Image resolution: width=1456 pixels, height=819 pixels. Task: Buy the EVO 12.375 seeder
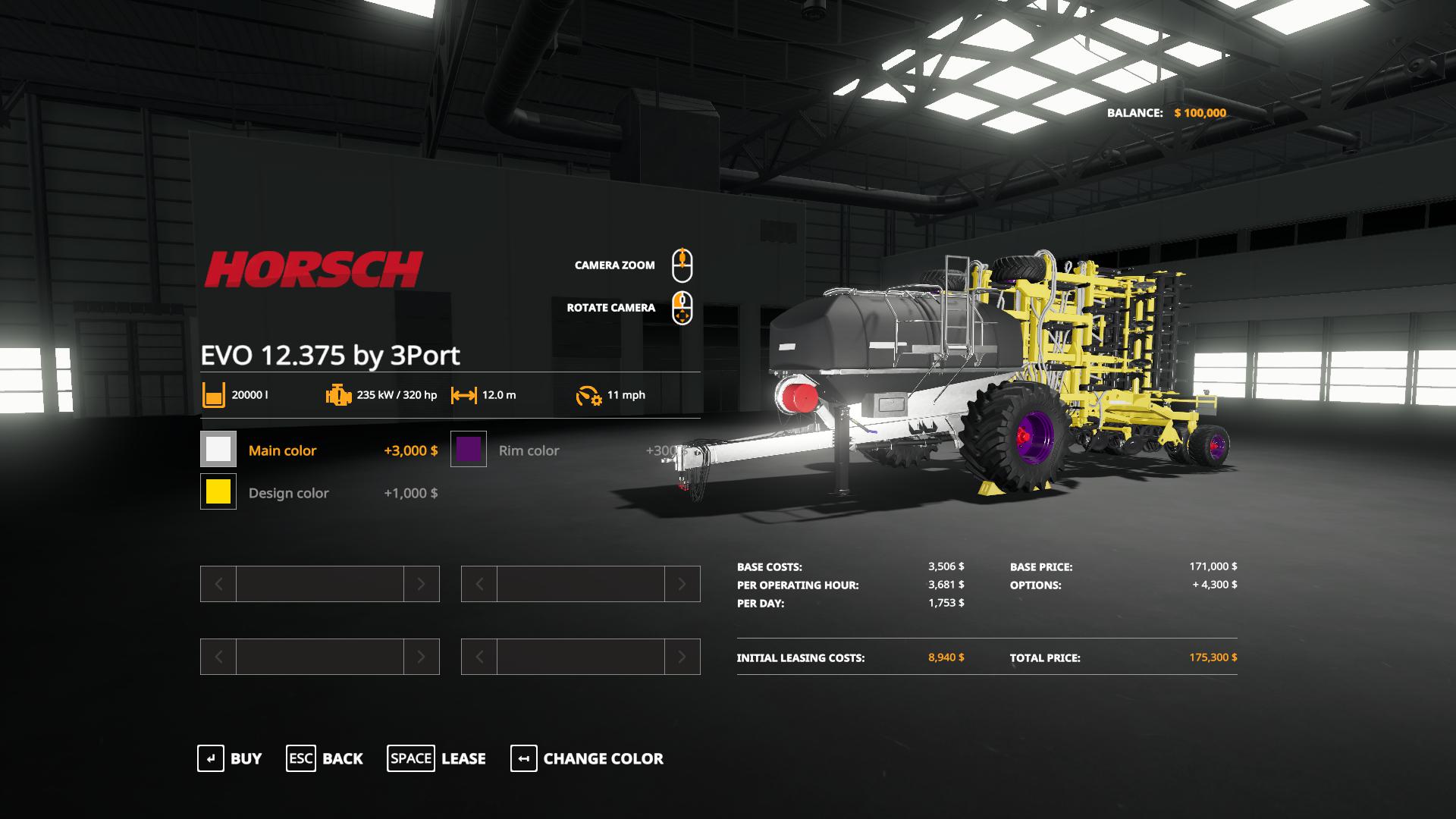click(230, 758)
